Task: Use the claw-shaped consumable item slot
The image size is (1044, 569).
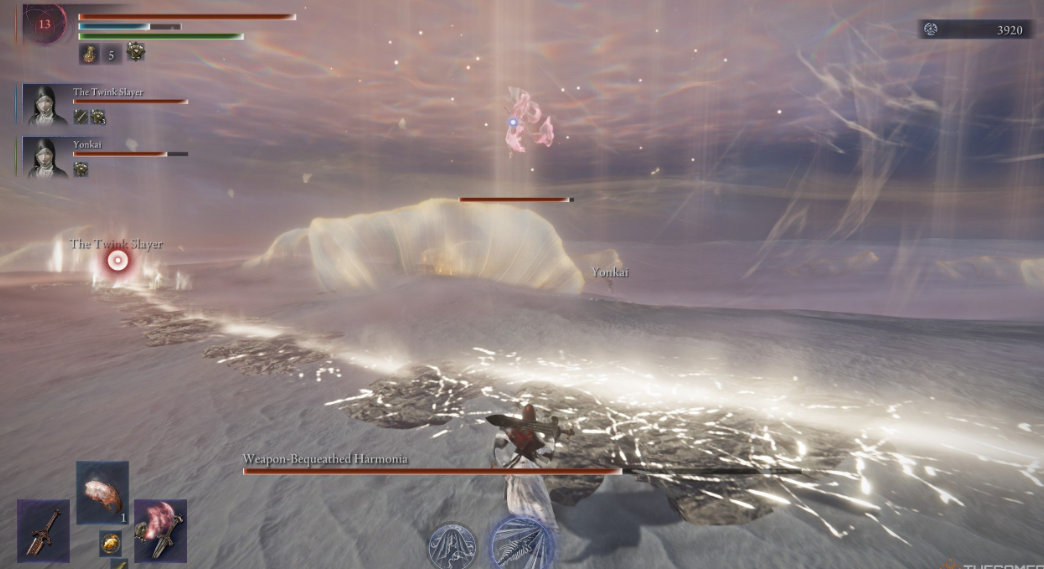Action: (x=102, y=492)
